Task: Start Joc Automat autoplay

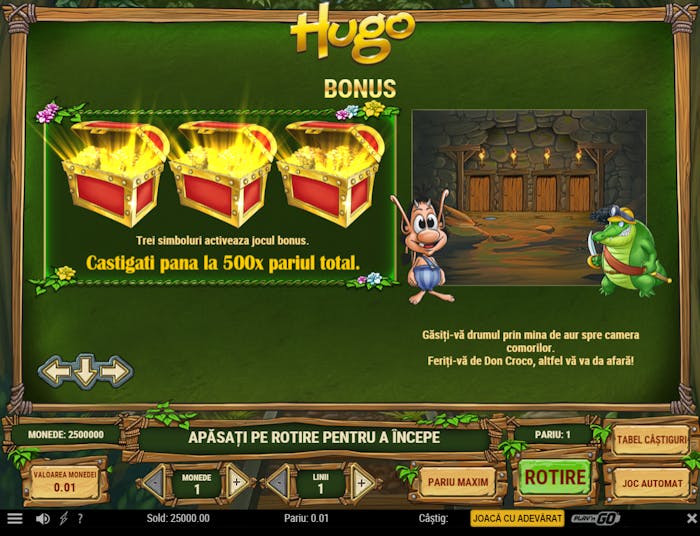Action: (650, 482)
